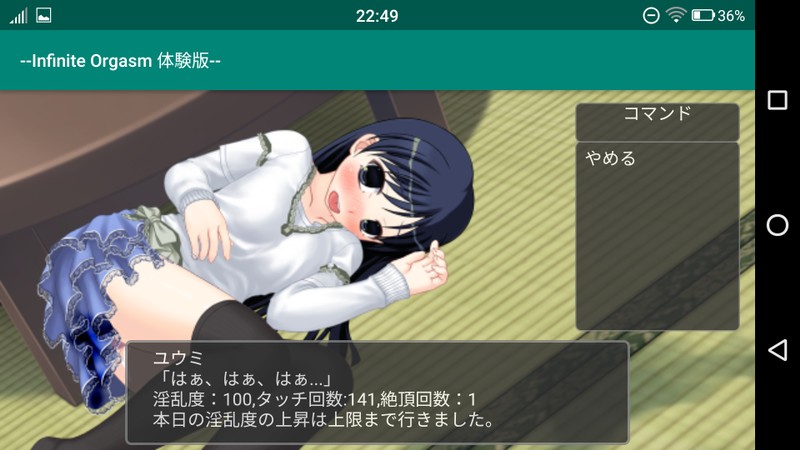Go to Android home via circle button

coord(777,225)
